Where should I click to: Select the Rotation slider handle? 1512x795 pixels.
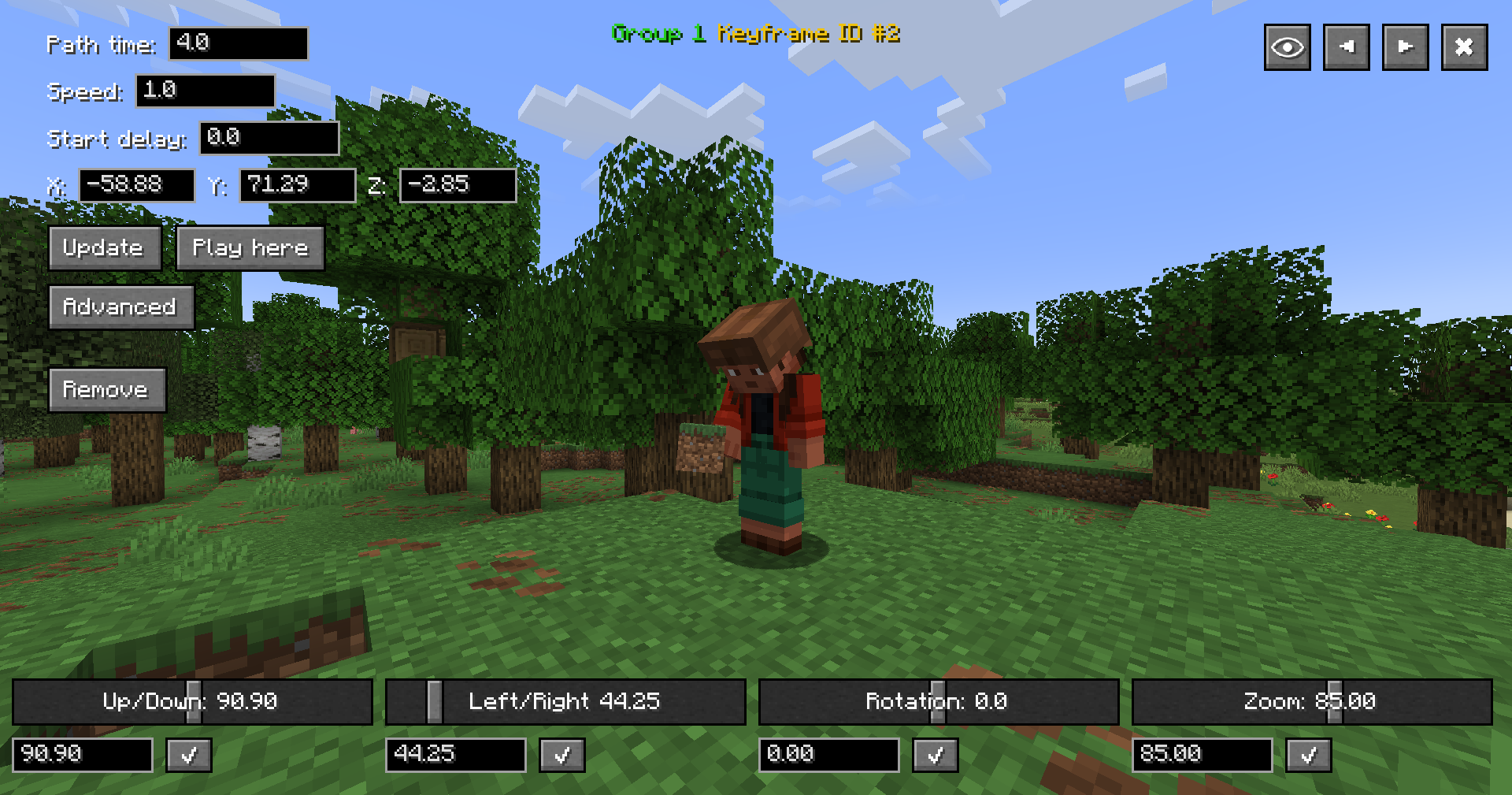click(x=936, y=701)
